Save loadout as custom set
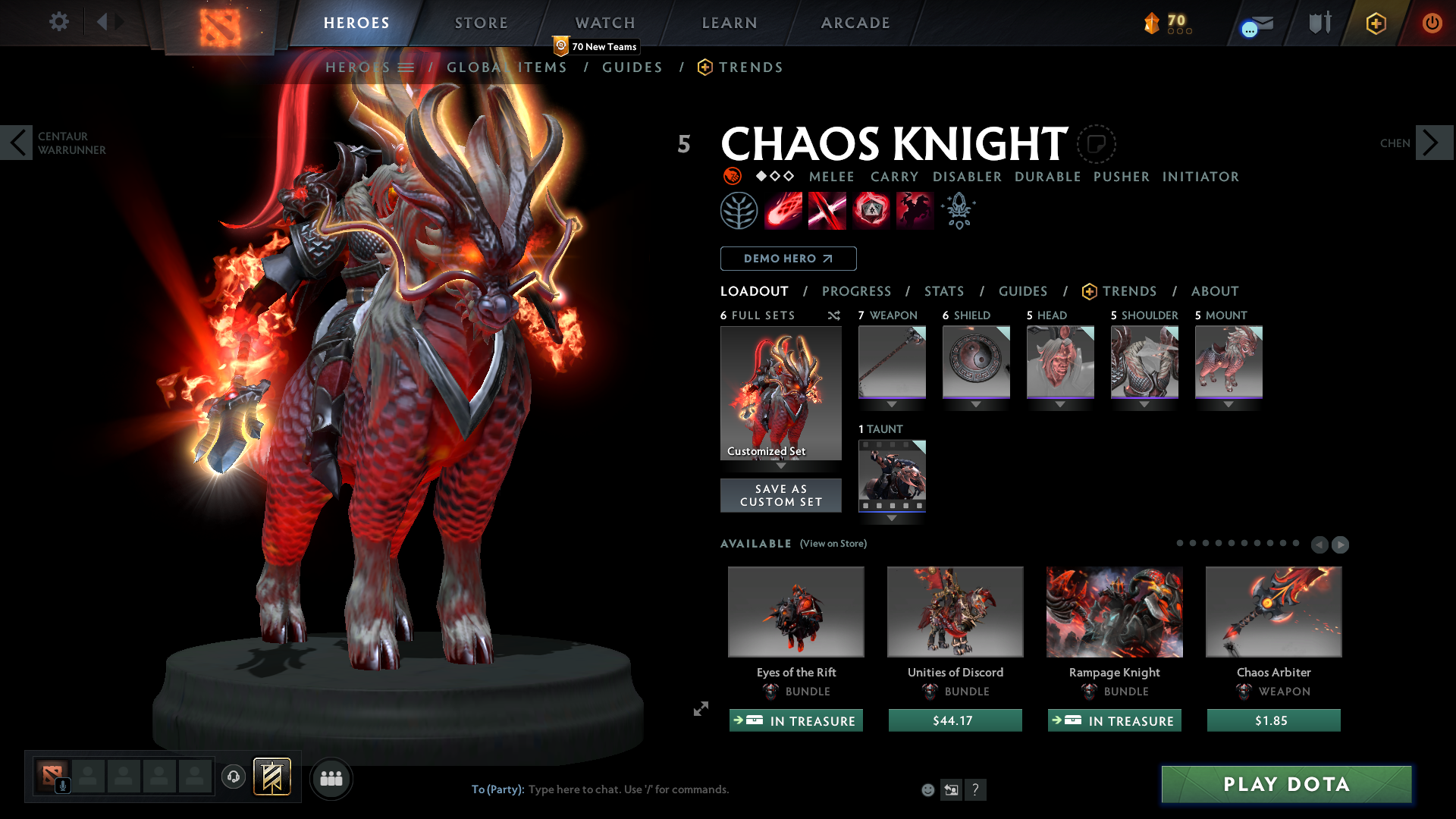The width and height of the screenshot is (1456, 819). click(780, 495)
